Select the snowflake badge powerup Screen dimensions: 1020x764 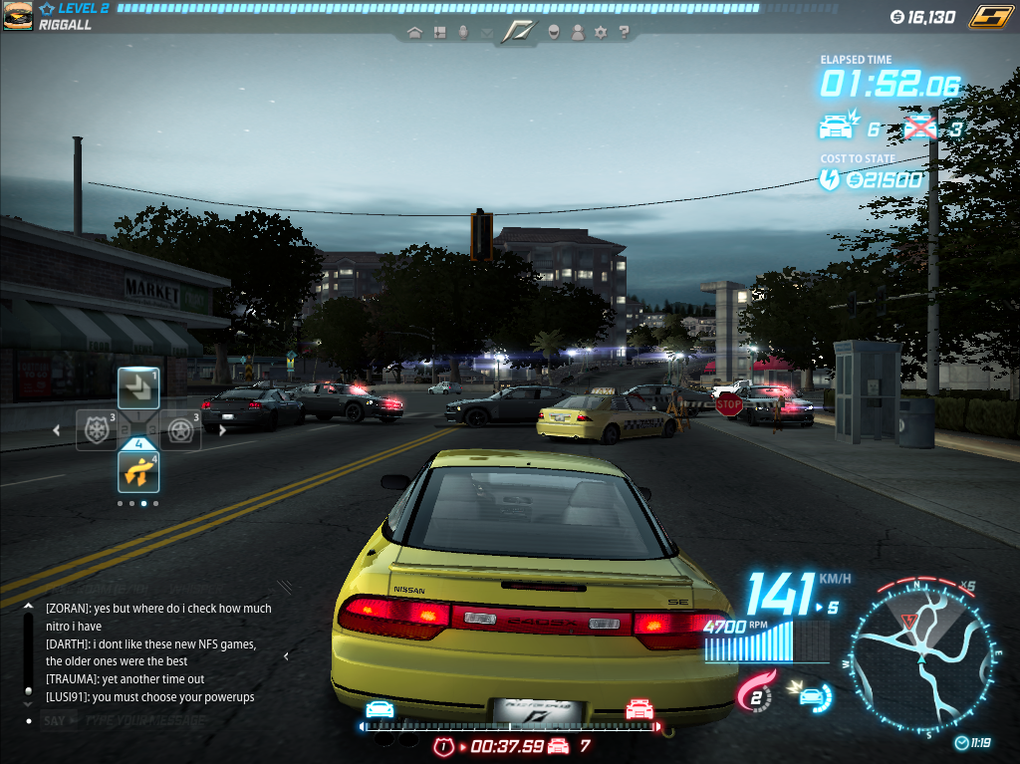point(97,430)
